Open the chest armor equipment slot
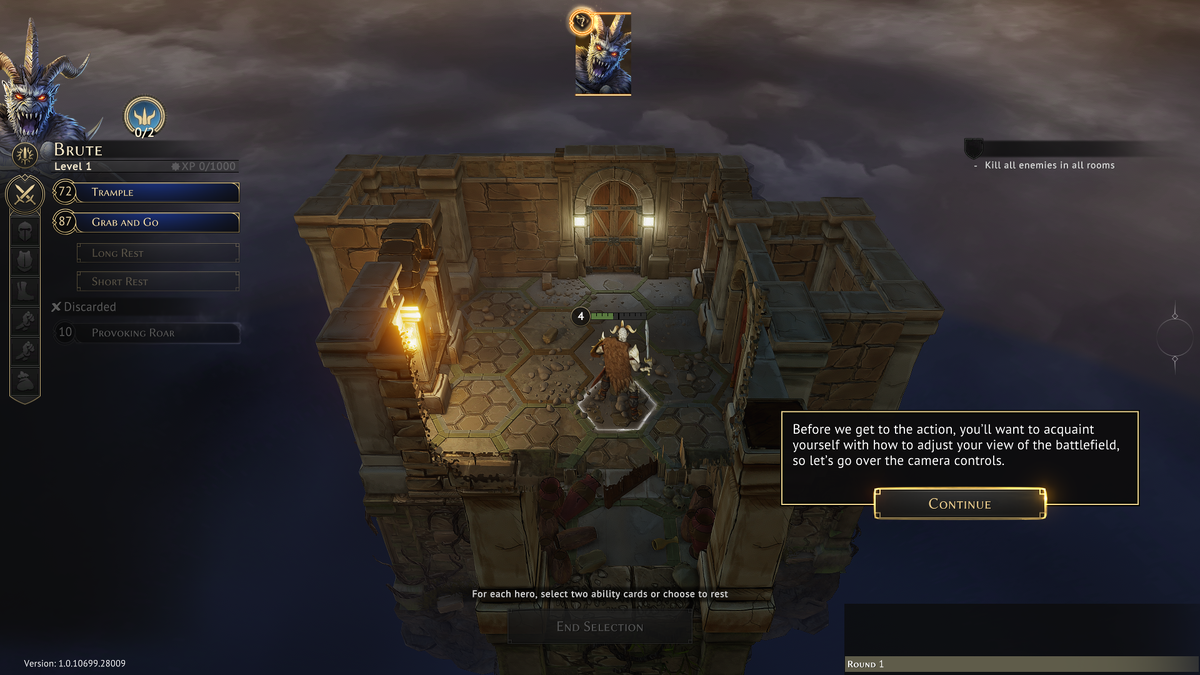Screen dimensions: 1200x675 point(24,260)
